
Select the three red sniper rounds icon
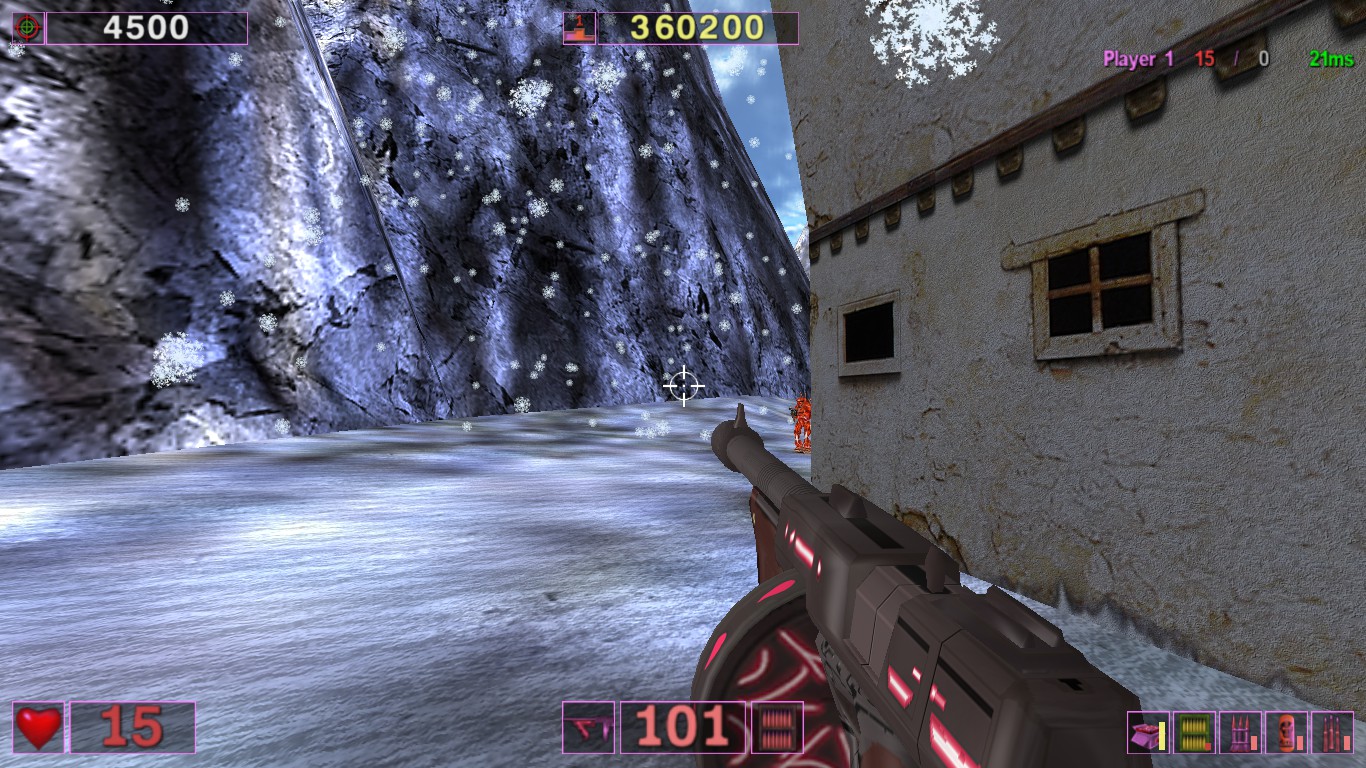coord(1332,733)
